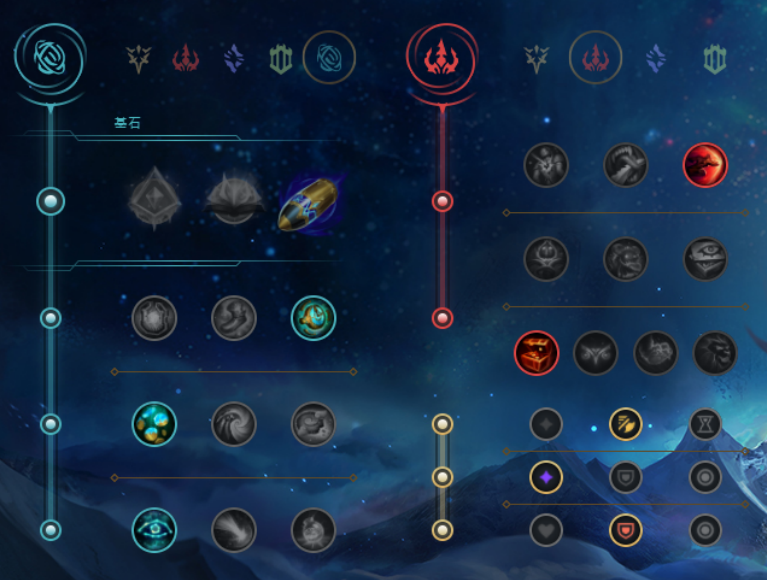Choose the Hextech Flashtraption rune
The height and width of the screenshot is (580, 767).
pyautogui.click(x=154, y=319)
